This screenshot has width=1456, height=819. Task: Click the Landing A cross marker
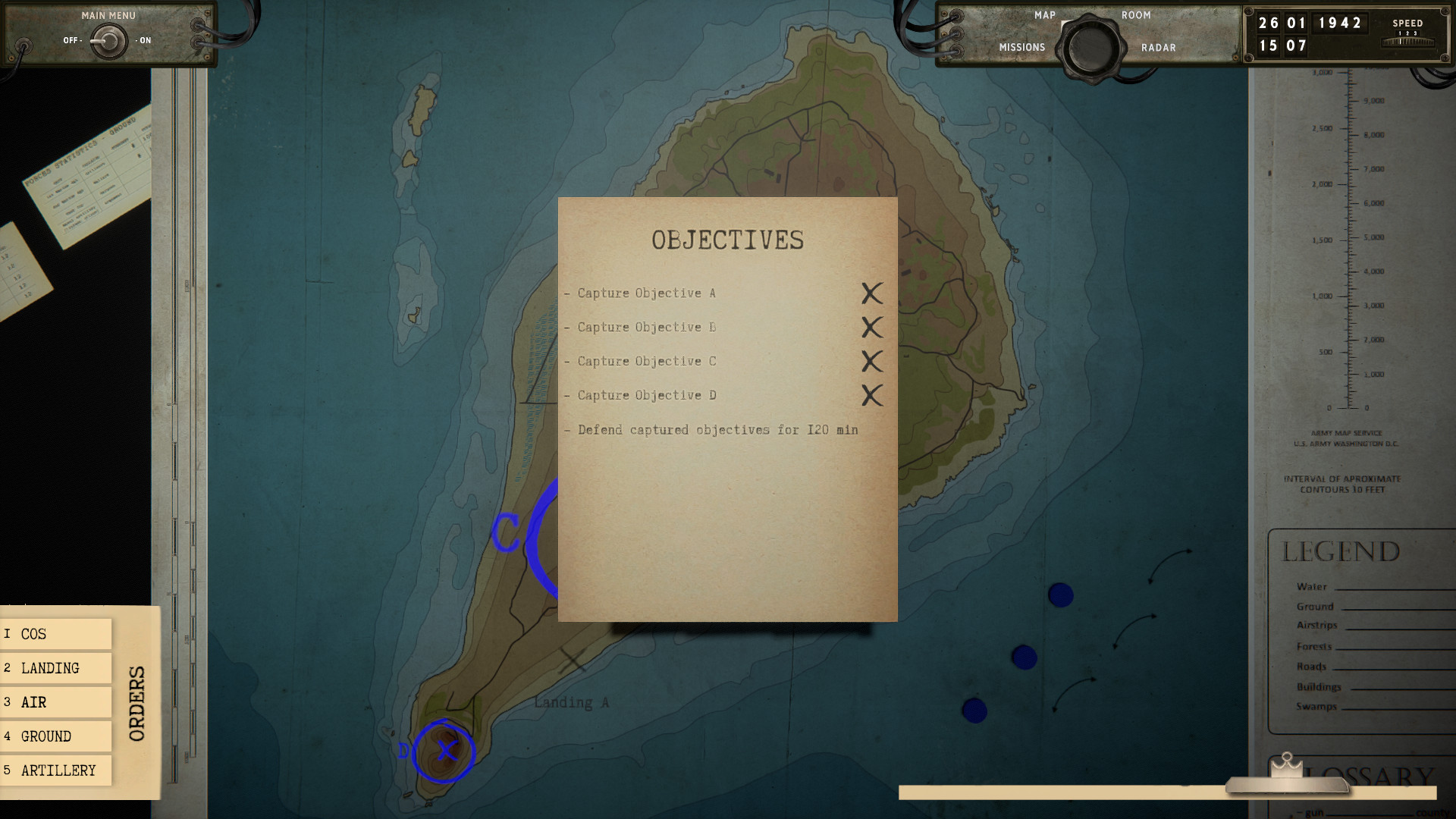click(573, 661)
